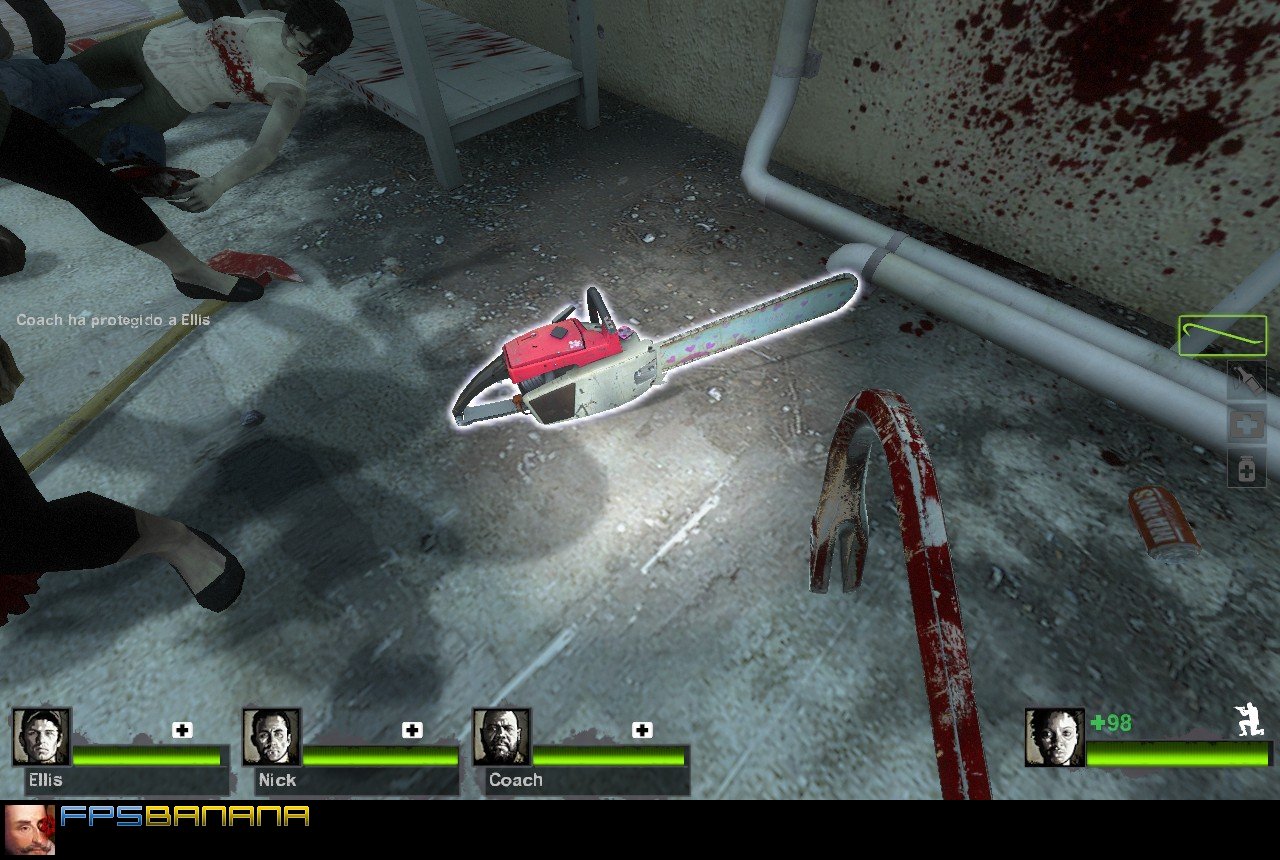Click the 'Coach ha protegido a Ellis' notification

(x=112, y=320)
